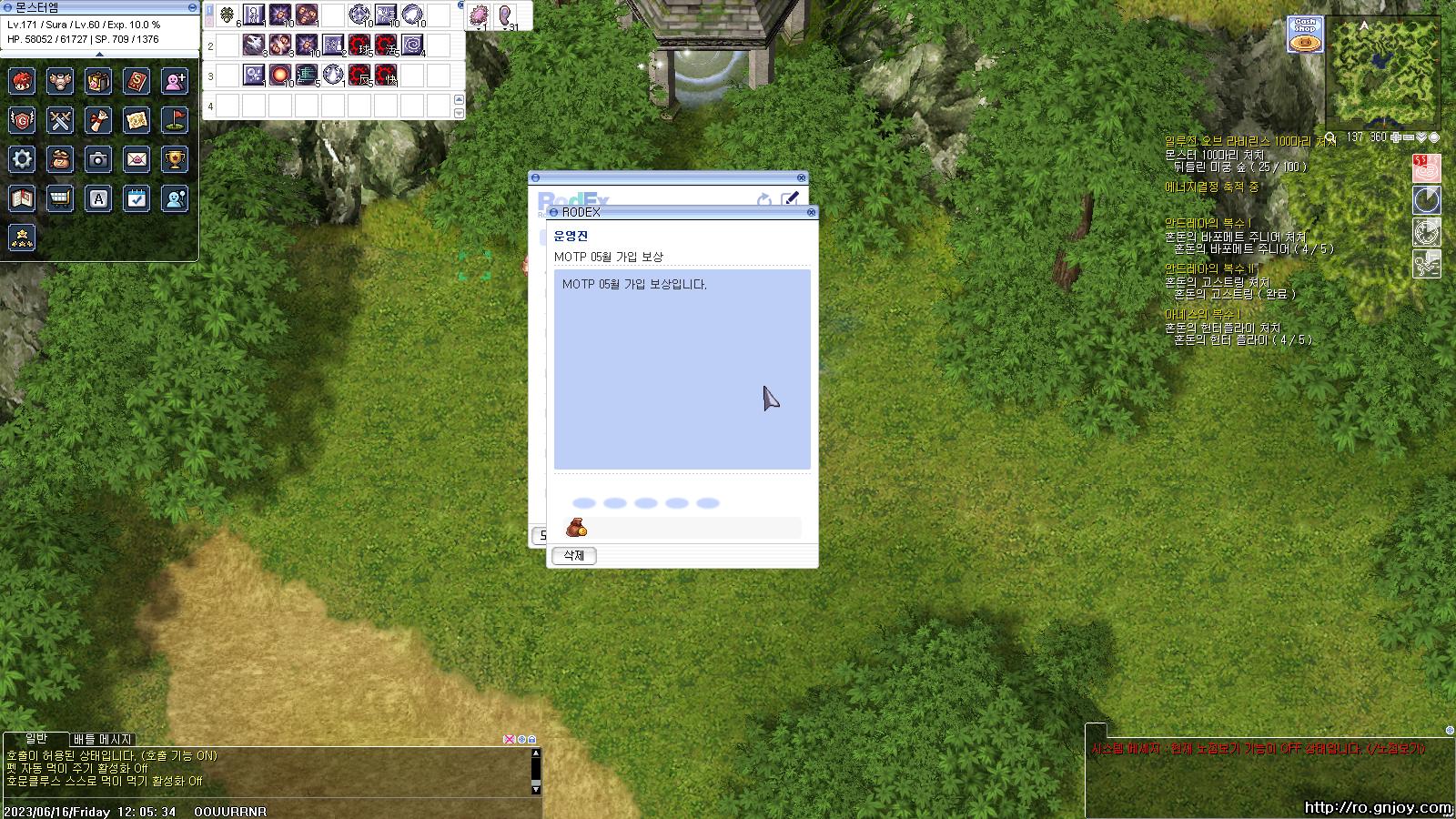The image size is (1456, 819).
Task: Open the guild shield icon
Action: [22, 120]
